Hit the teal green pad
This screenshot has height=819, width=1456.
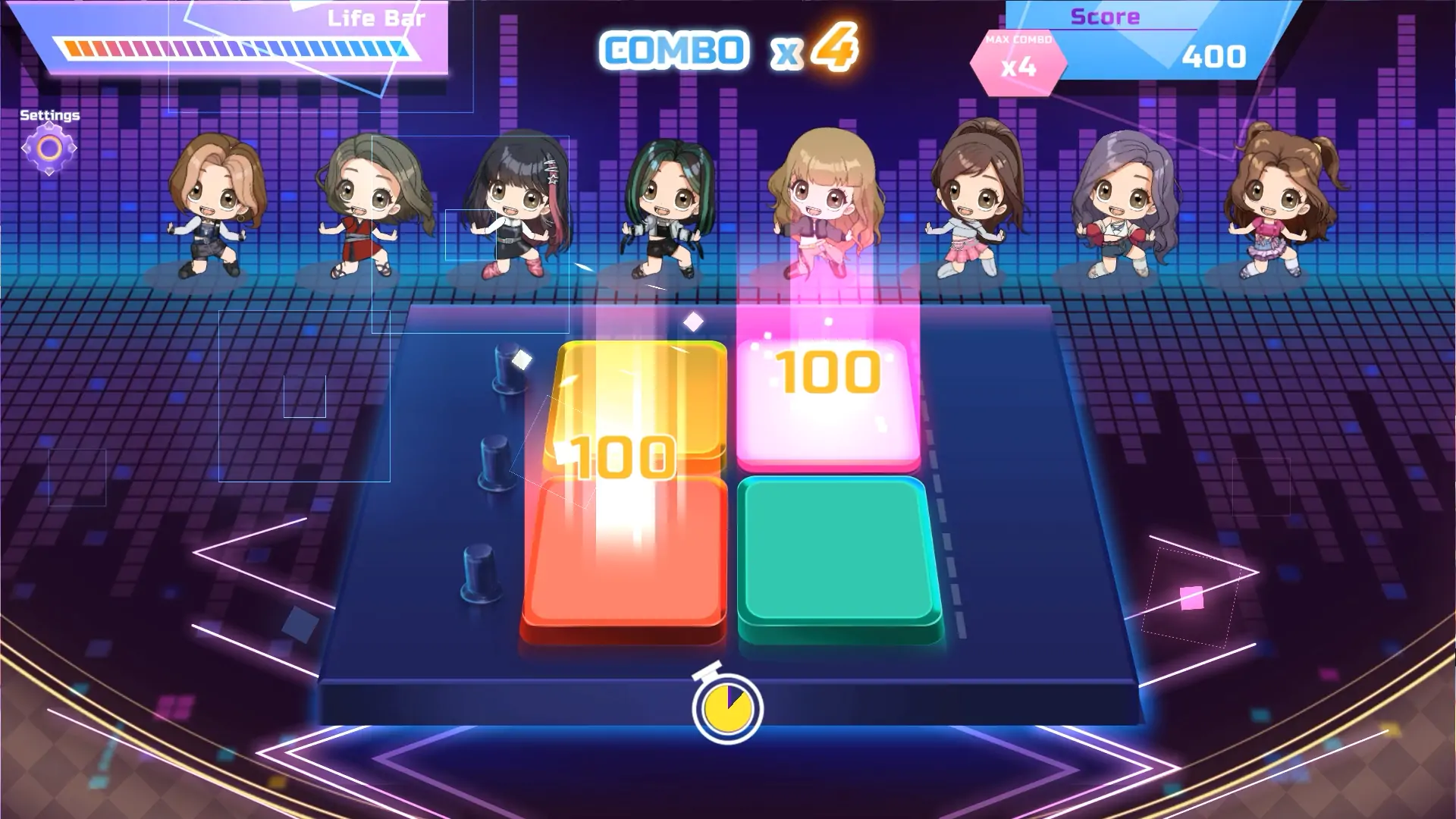pyautogui.click(x=838, y=557)
